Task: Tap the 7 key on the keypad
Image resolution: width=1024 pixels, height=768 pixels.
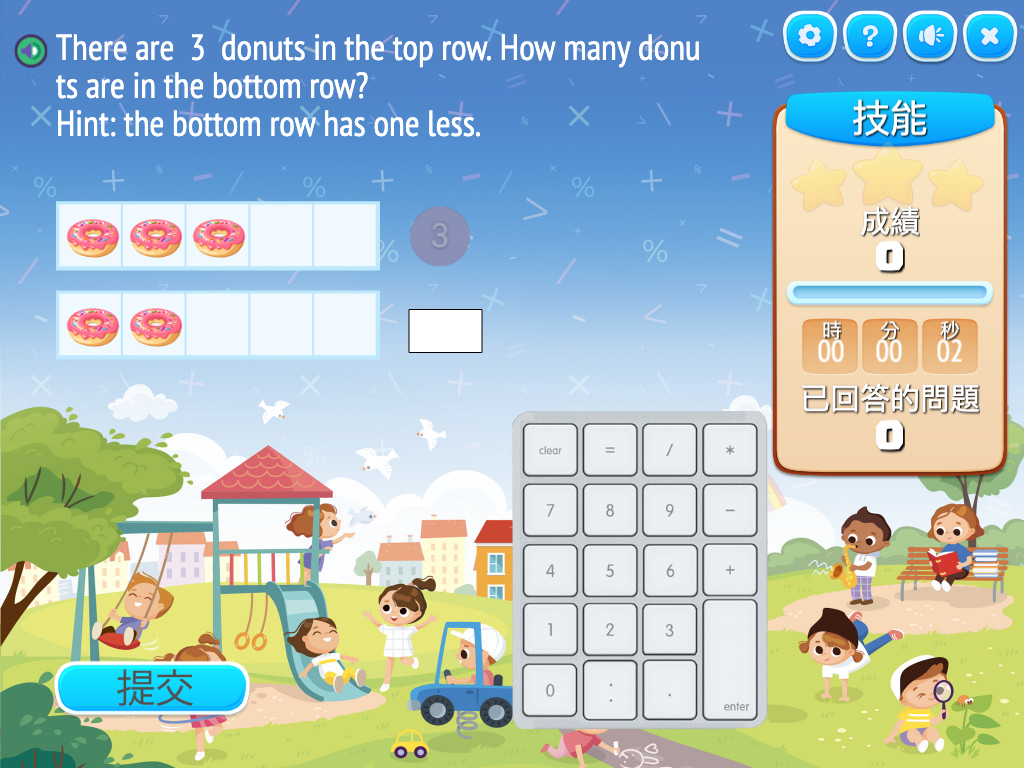Action: coord(550,510)
